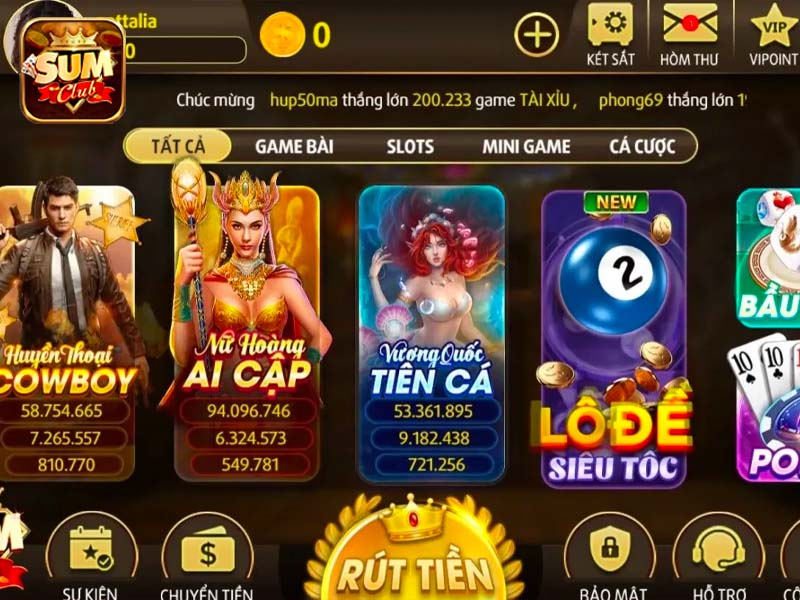The image size is (800, 600).
Task: Switch to the Cá Cược tab
Action: click(642, 146)
